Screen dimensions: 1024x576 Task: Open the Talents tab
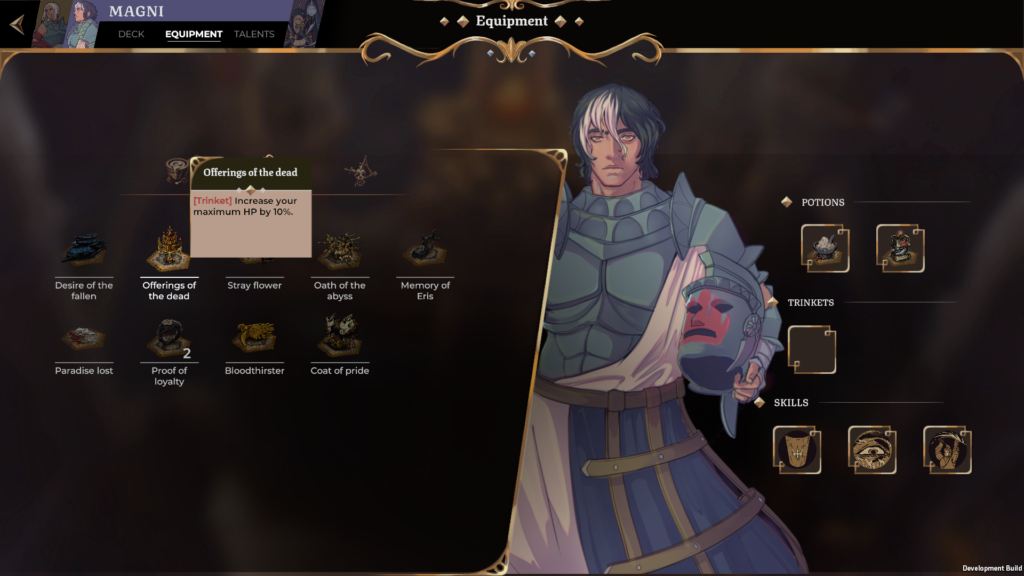(x=254, y=34)
